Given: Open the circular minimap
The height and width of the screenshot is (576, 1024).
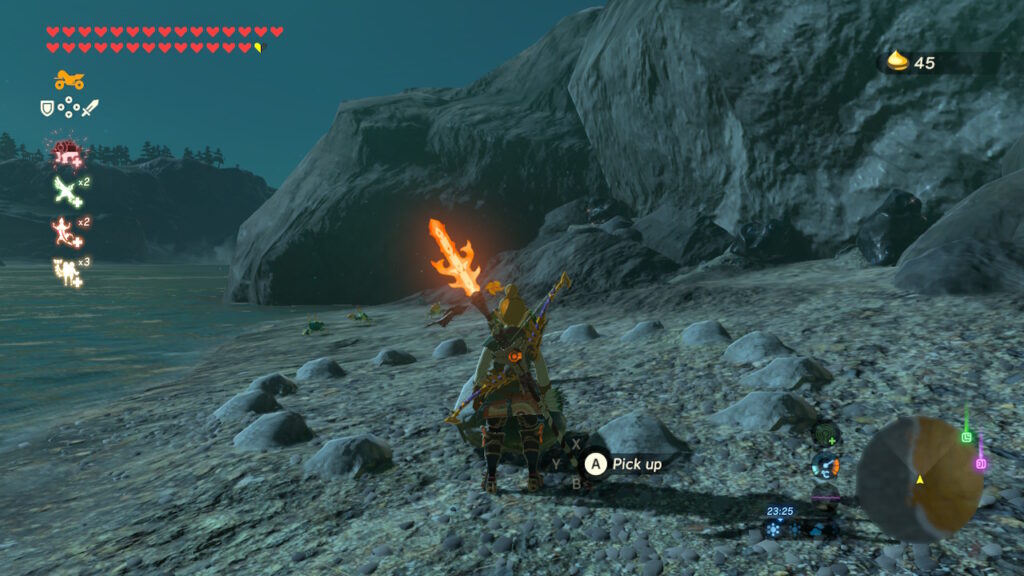Looking at the screenshot, I should click(919, 479).
